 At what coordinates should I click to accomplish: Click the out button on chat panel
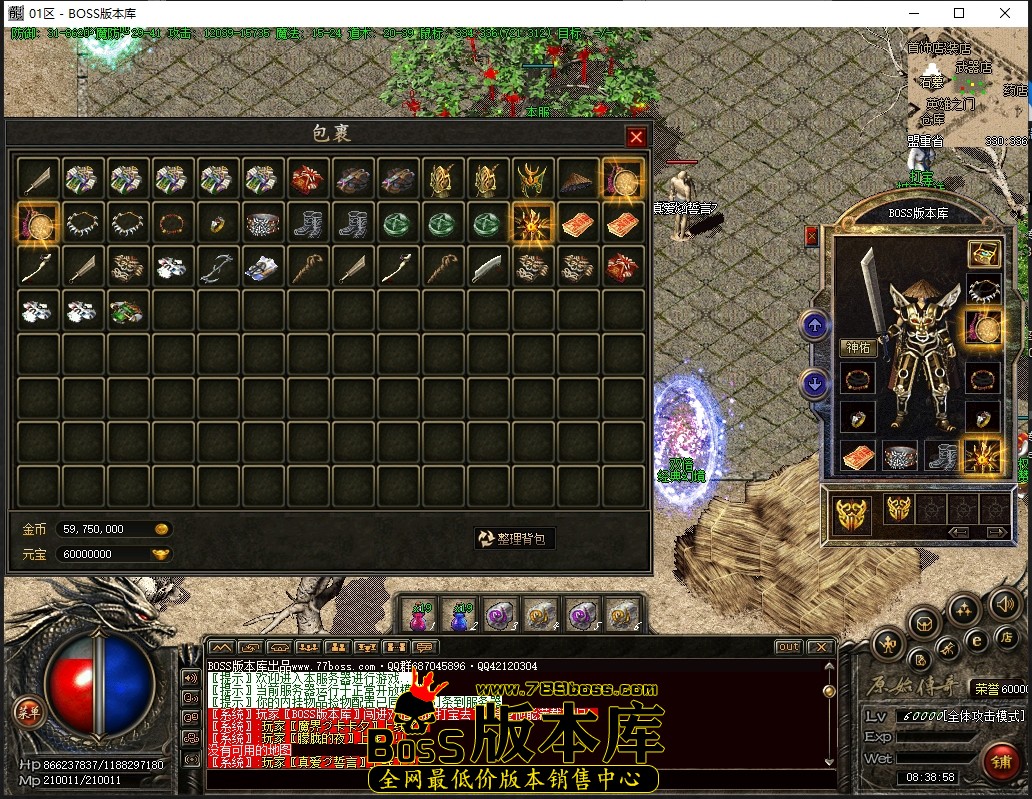(x=788, y=647)
